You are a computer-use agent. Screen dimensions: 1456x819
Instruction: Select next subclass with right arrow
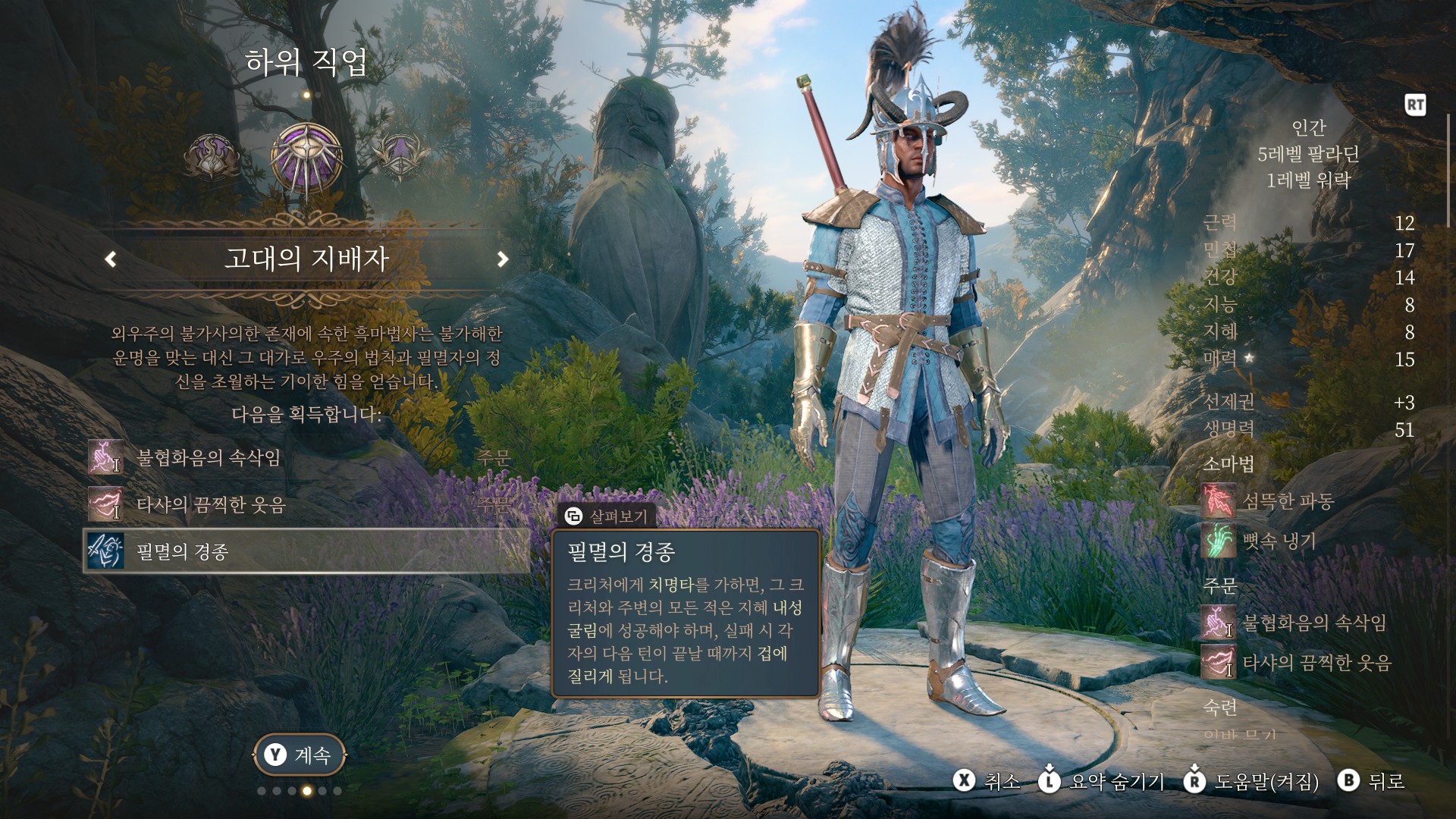502,259
